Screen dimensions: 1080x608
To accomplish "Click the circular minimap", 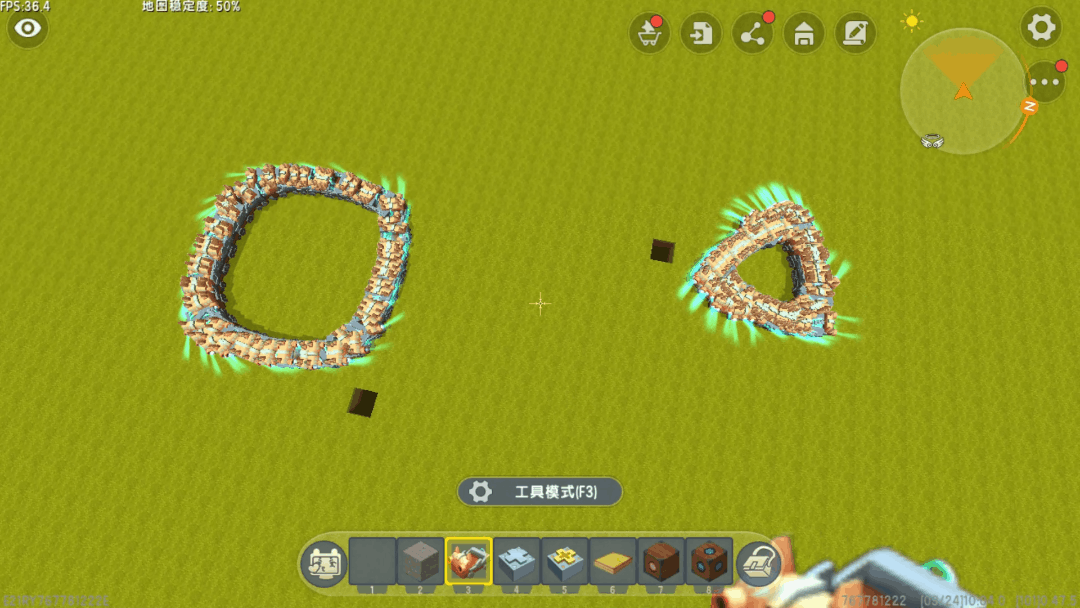I will coord(962,92).
